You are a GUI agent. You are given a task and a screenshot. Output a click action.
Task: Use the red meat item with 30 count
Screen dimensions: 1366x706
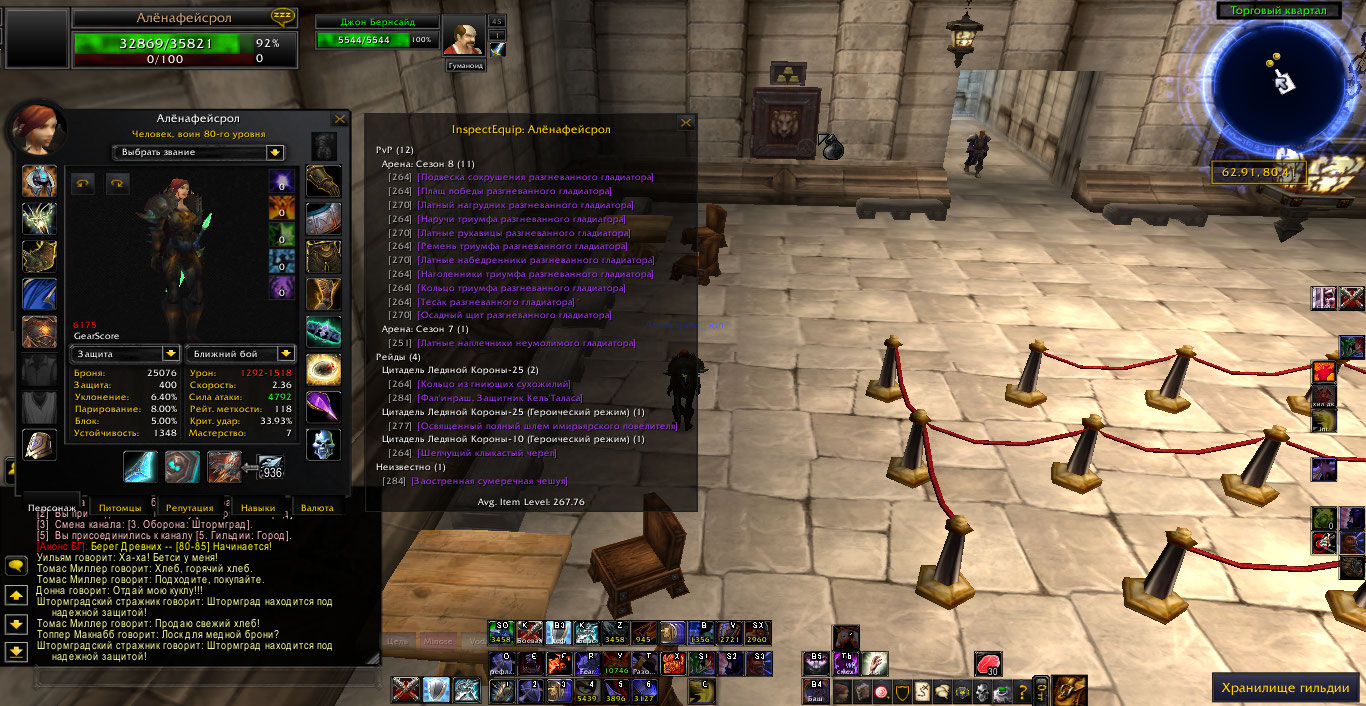click(988, 664)
